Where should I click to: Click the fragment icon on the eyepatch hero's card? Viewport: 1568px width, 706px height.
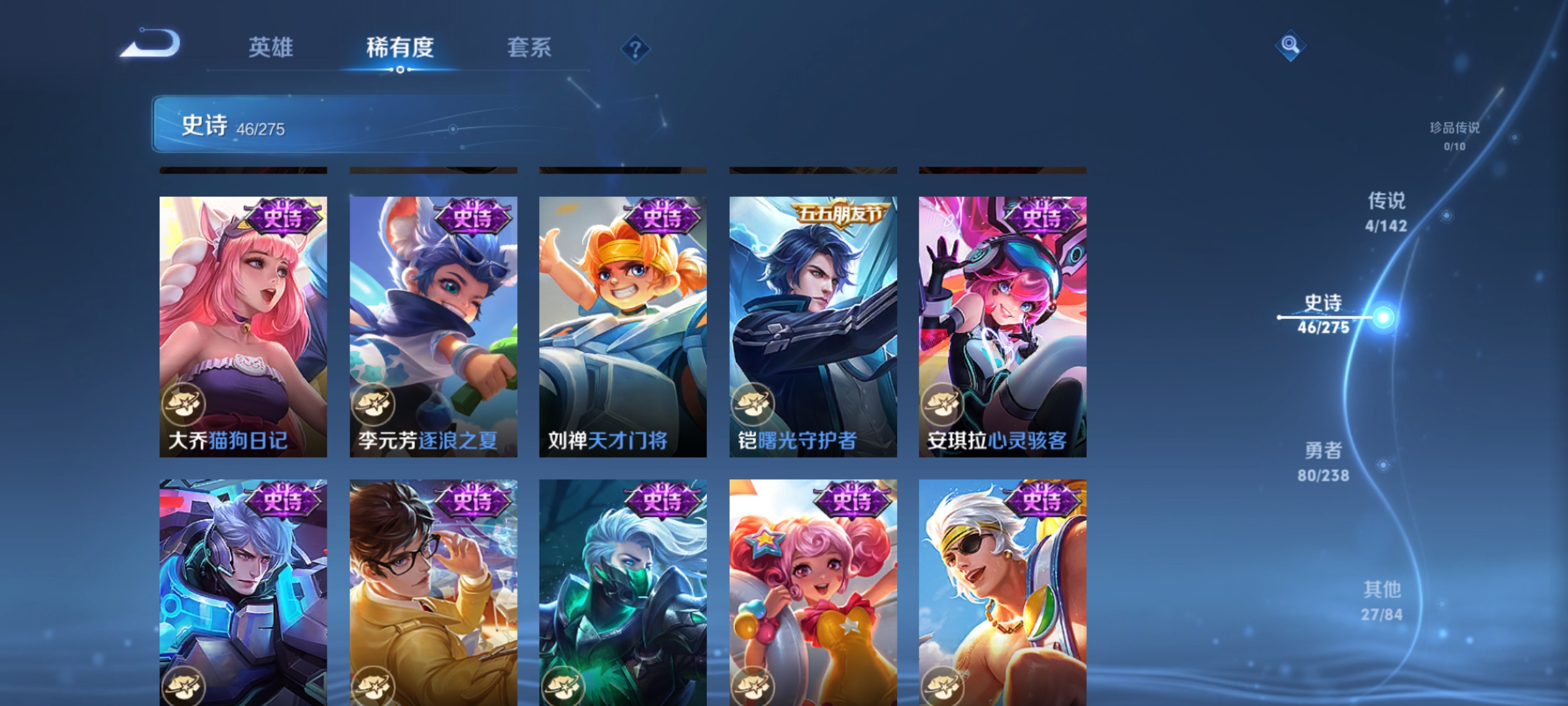941,686
